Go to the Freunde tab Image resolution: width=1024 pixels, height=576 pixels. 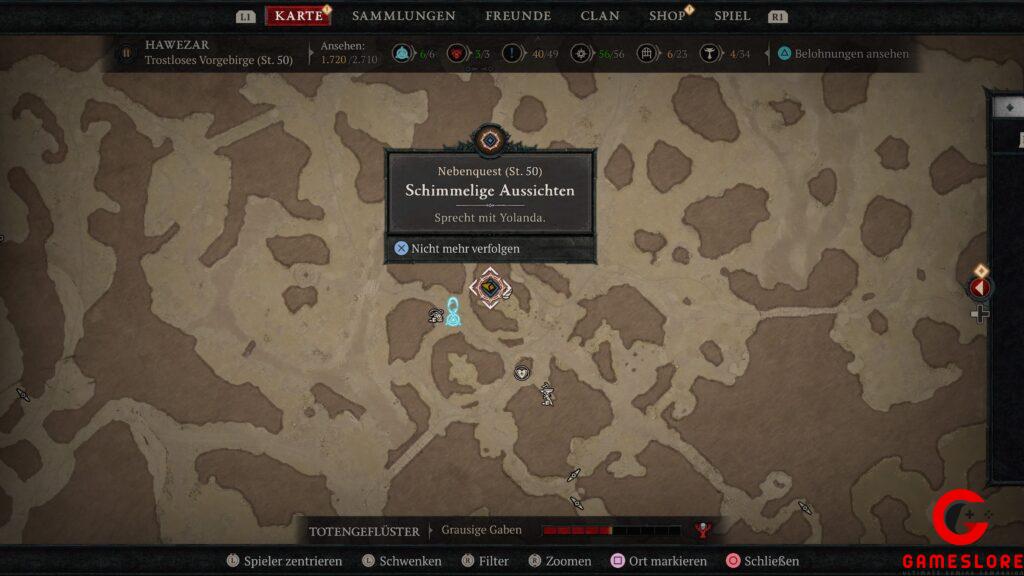[518, 16]
